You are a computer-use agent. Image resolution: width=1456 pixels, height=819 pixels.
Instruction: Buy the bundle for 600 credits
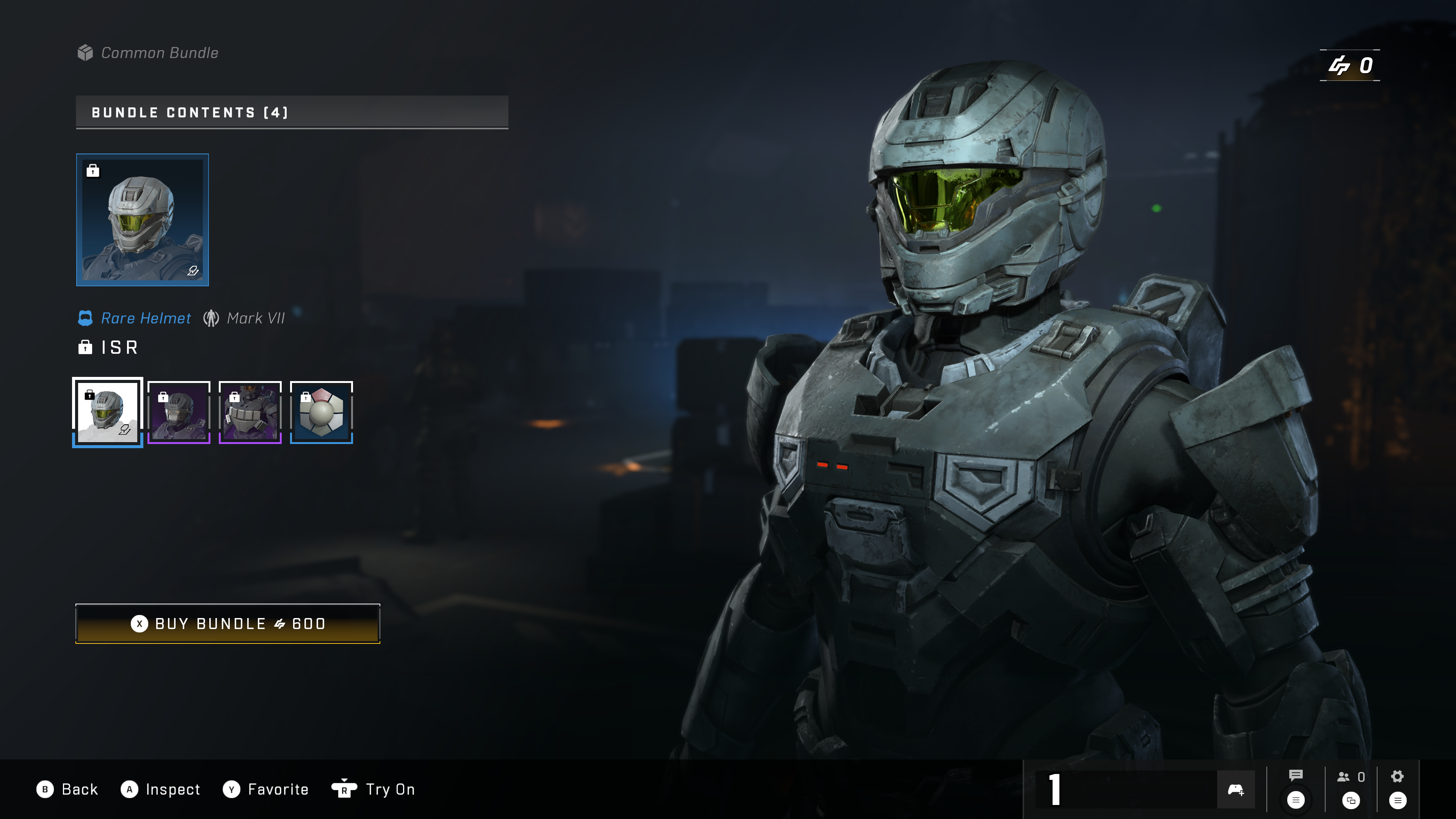pyautogui.click(x=228, y=623)
